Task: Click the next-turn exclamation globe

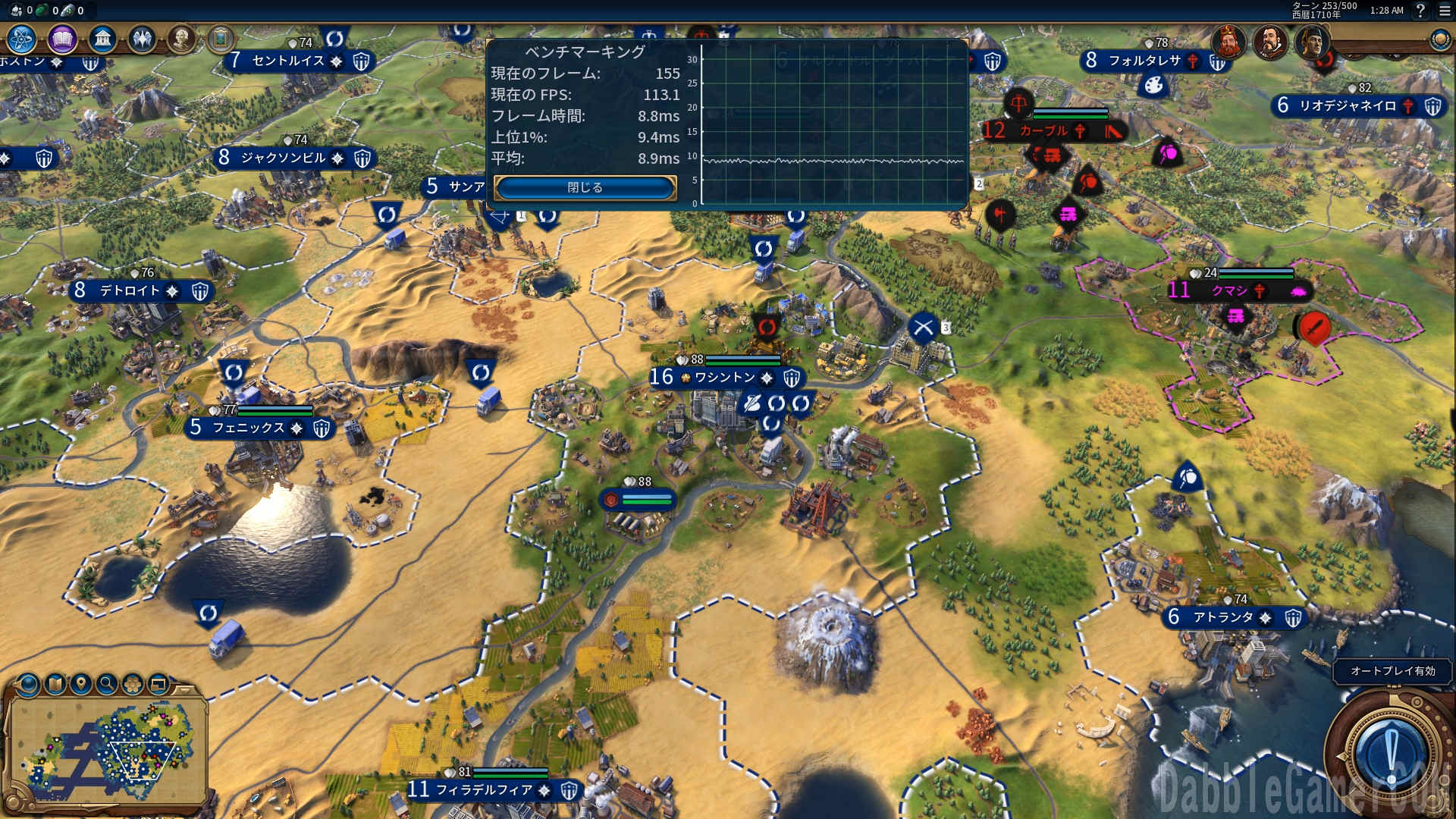Action: pyautogui.click(x=1390, y=755)
